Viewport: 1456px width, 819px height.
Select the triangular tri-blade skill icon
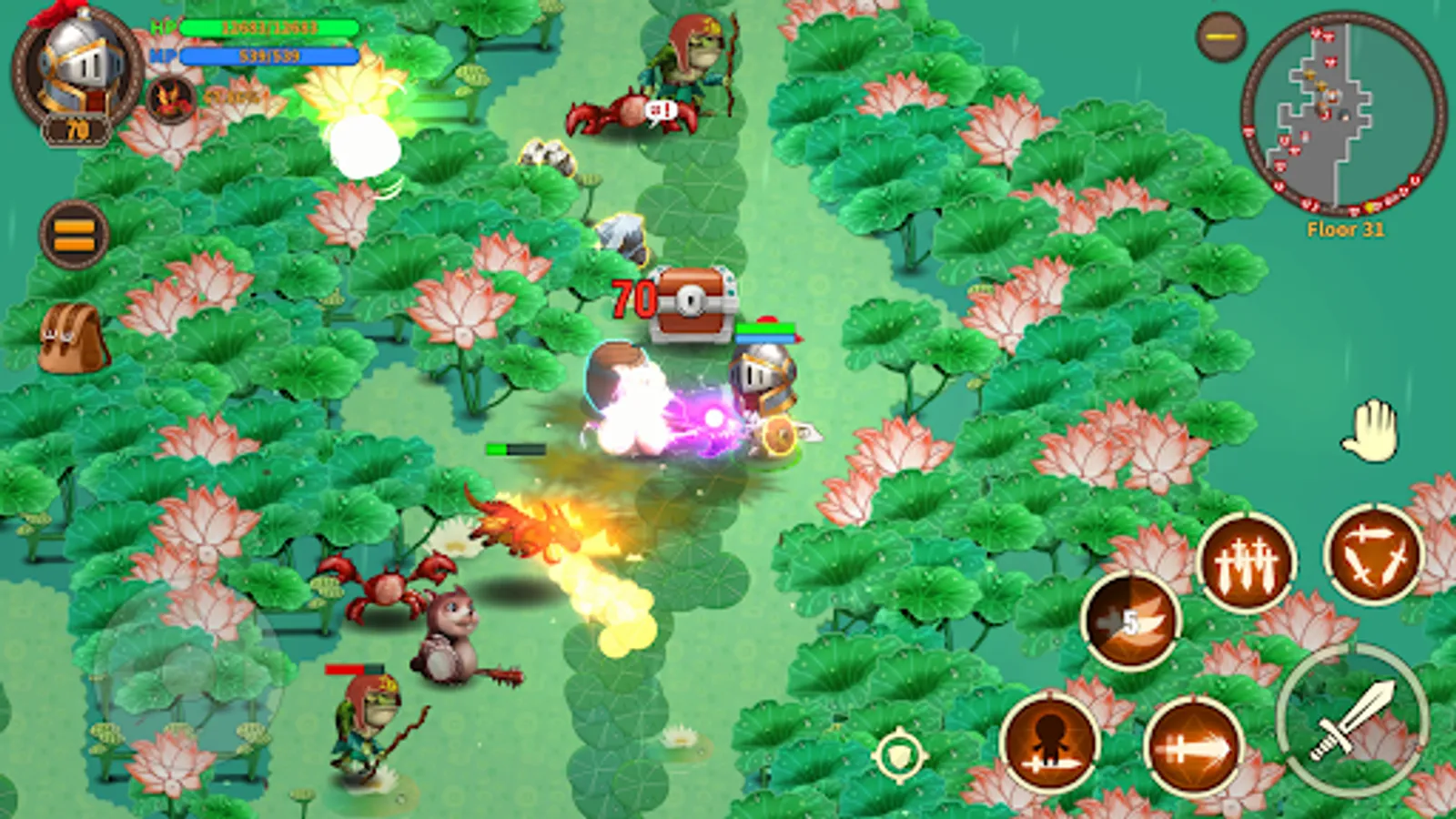click(x=1376, y=552)
